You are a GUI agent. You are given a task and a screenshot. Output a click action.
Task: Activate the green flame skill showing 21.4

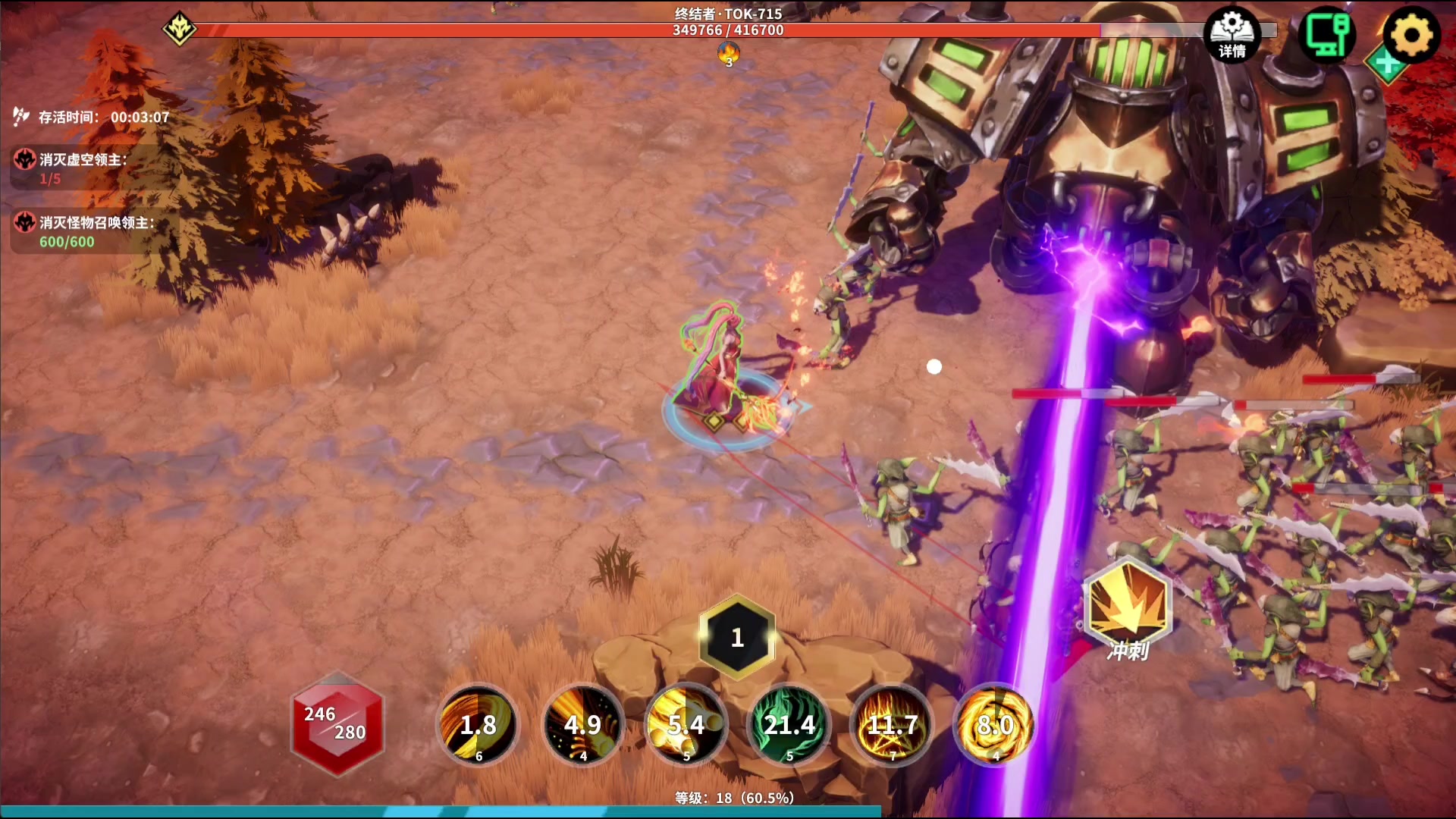789,725
